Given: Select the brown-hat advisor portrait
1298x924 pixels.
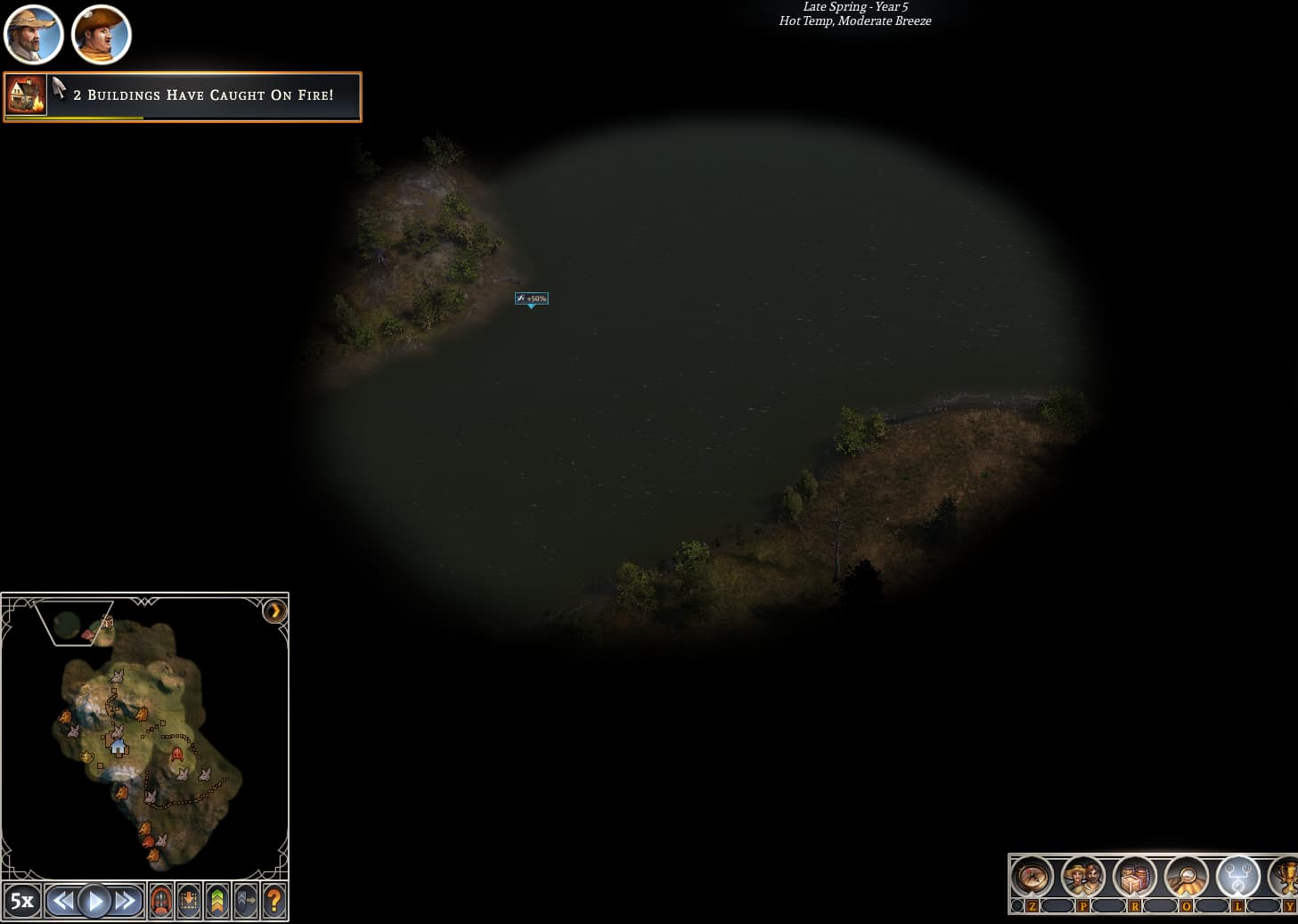Looking at the screenshot, I should click(101, 35).
